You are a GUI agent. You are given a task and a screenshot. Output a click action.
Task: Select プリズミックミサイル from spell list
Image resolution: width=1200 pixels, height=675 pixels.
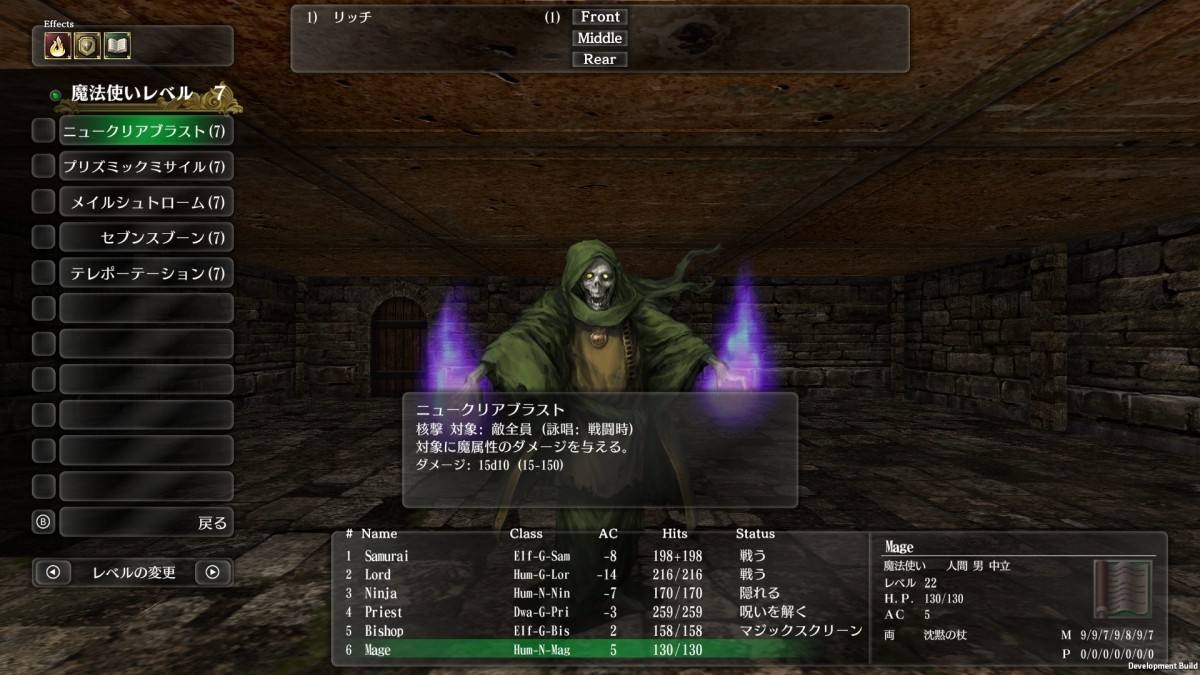146,166
